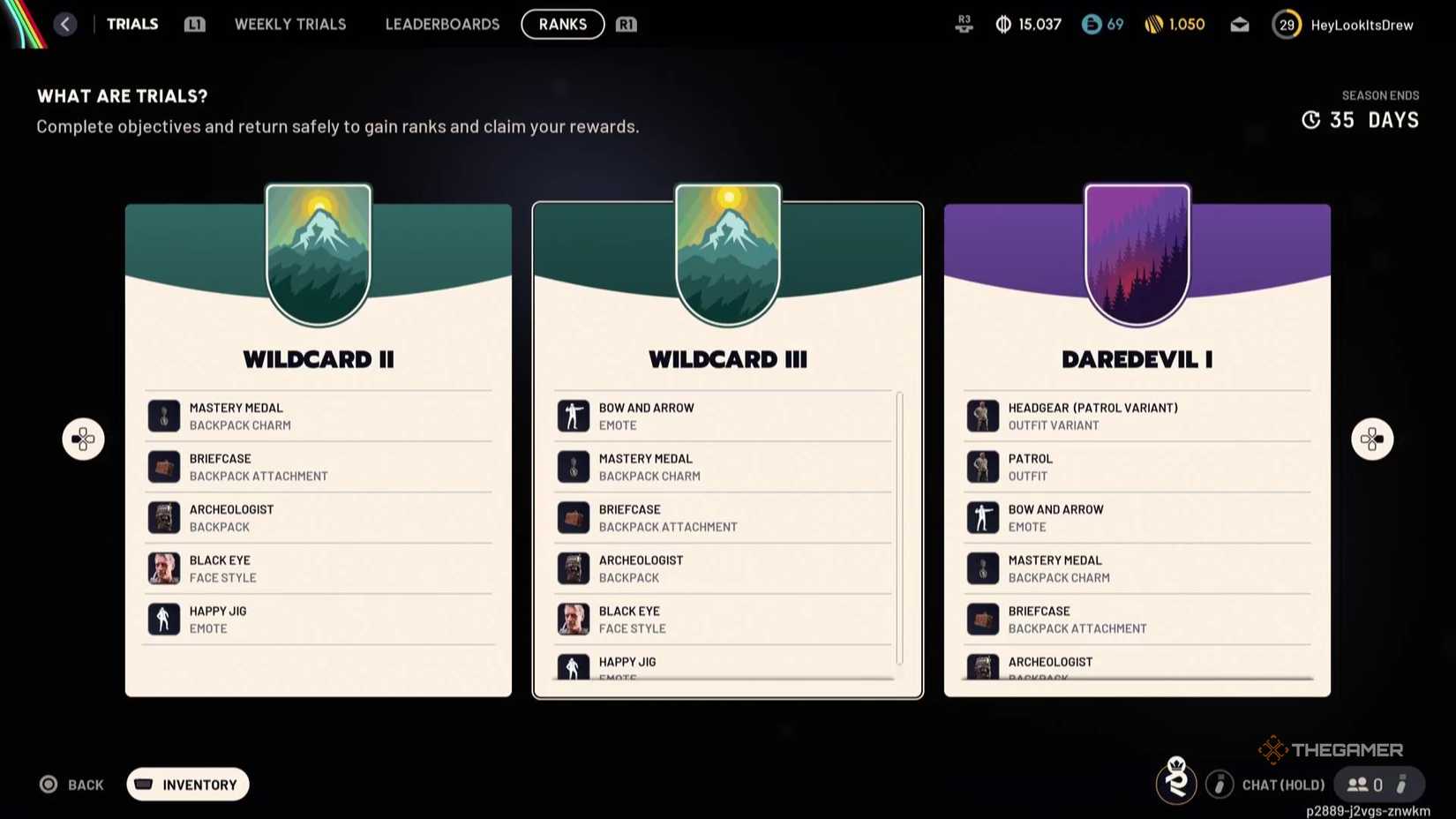Click the level 29 progress ring avatar

point(1287,25)
